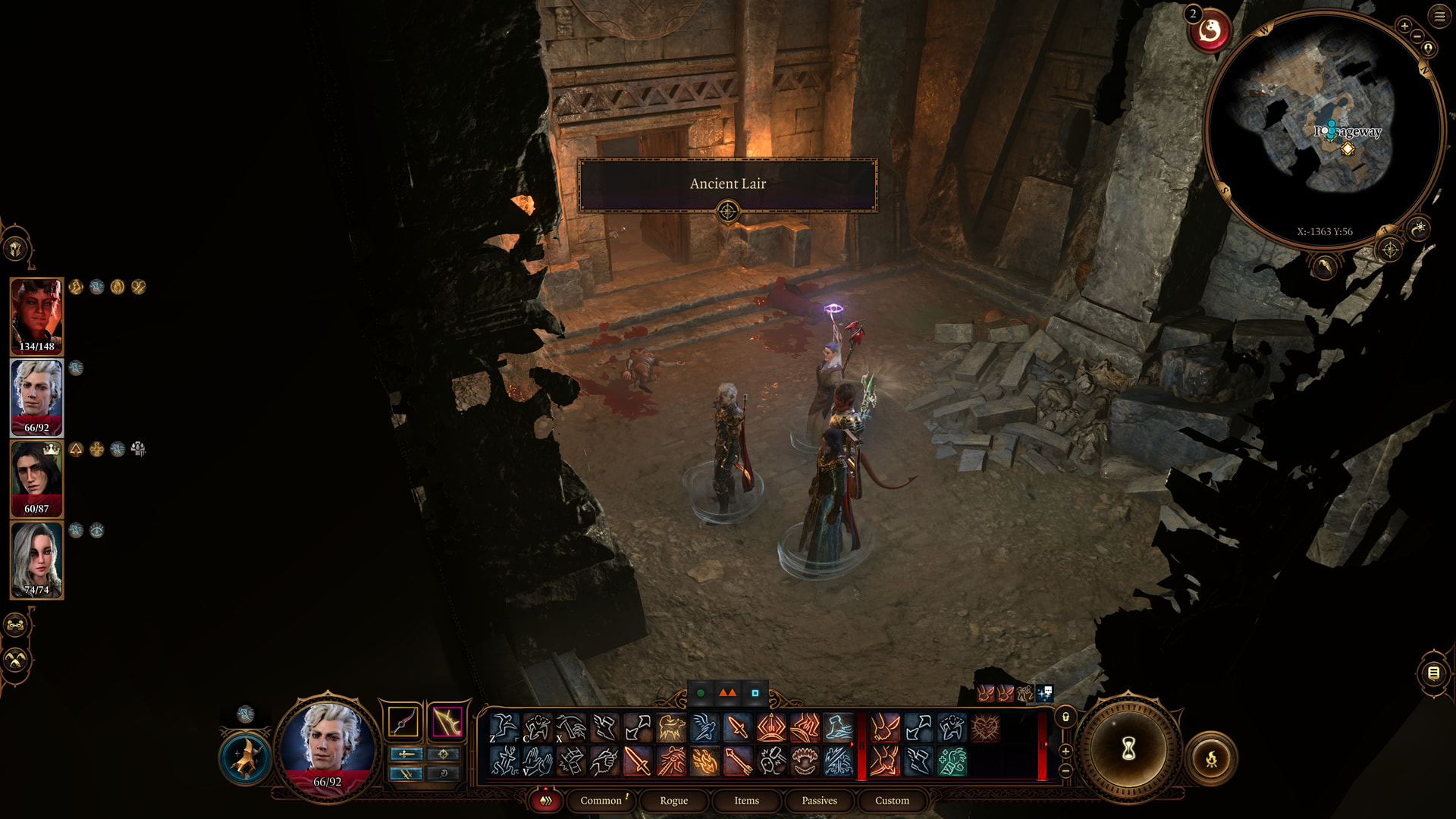
Task: Switch to the Common hotbar tab
Action: (x=601, y=800)
